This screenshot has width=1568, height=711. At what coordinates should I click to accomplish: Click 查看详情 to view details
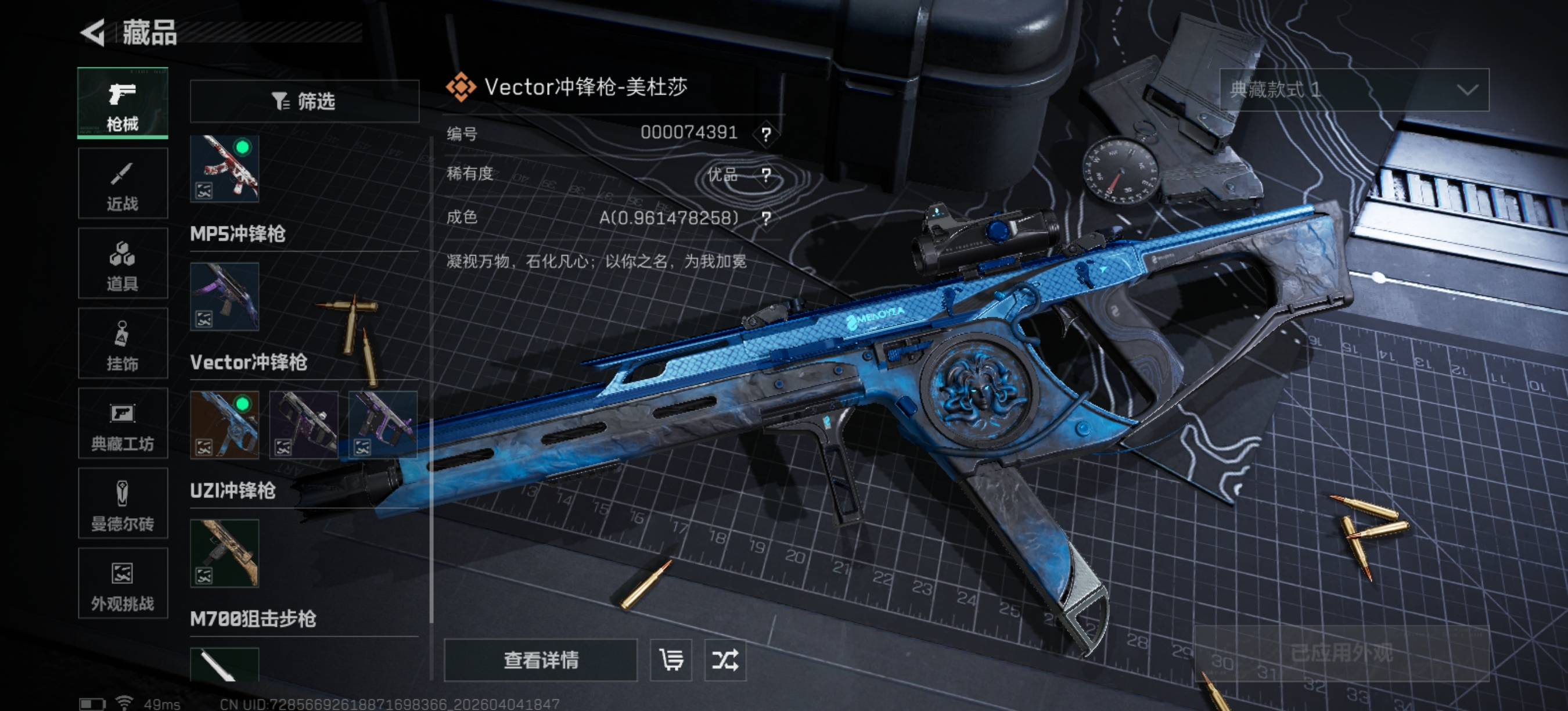[x=541, y=660]
